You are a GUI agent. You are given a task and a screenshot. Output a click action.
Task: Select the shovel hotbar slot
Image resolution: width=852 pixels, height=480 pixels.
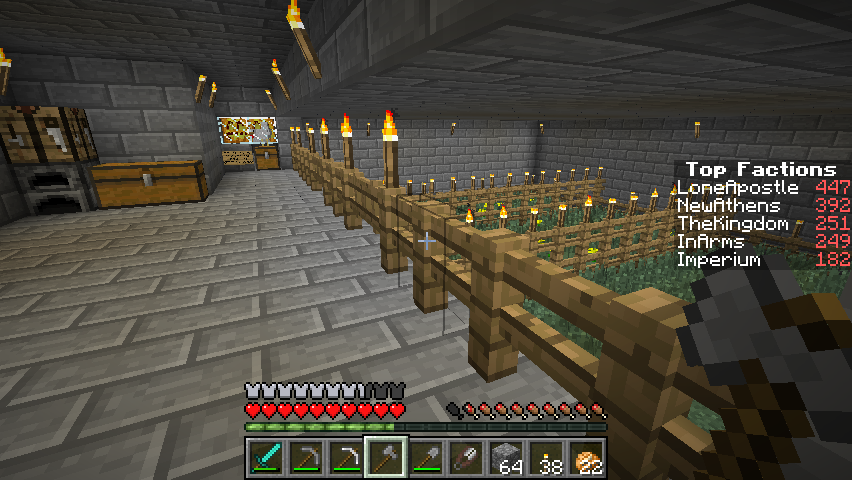425,458
